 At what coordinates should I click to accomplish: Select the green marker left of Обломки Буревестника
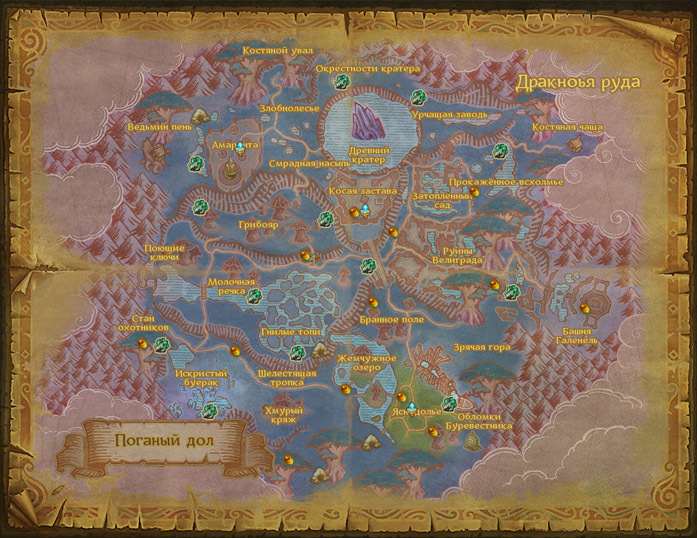point(448,405)
